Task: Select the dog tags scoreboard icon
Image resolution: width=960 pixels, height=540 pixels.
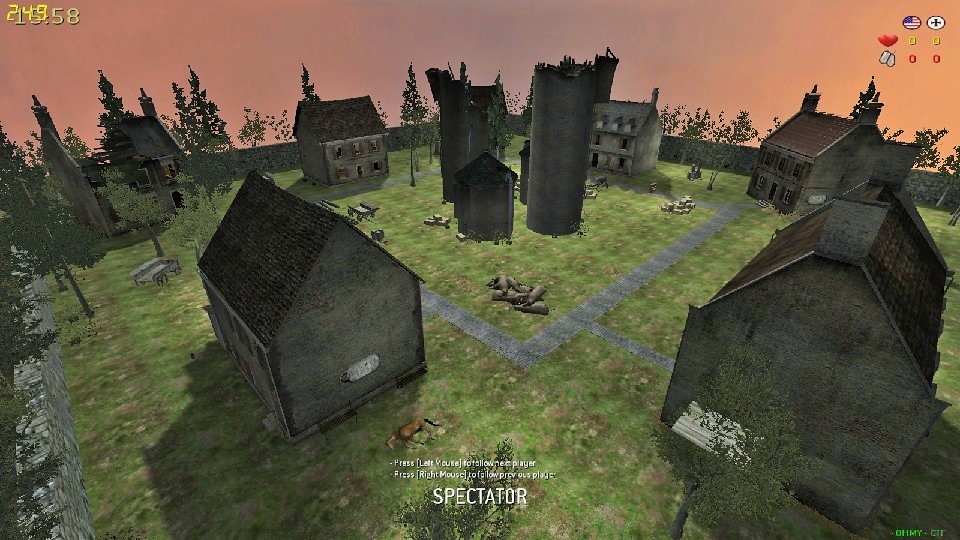Action: [x=886, y=59]
